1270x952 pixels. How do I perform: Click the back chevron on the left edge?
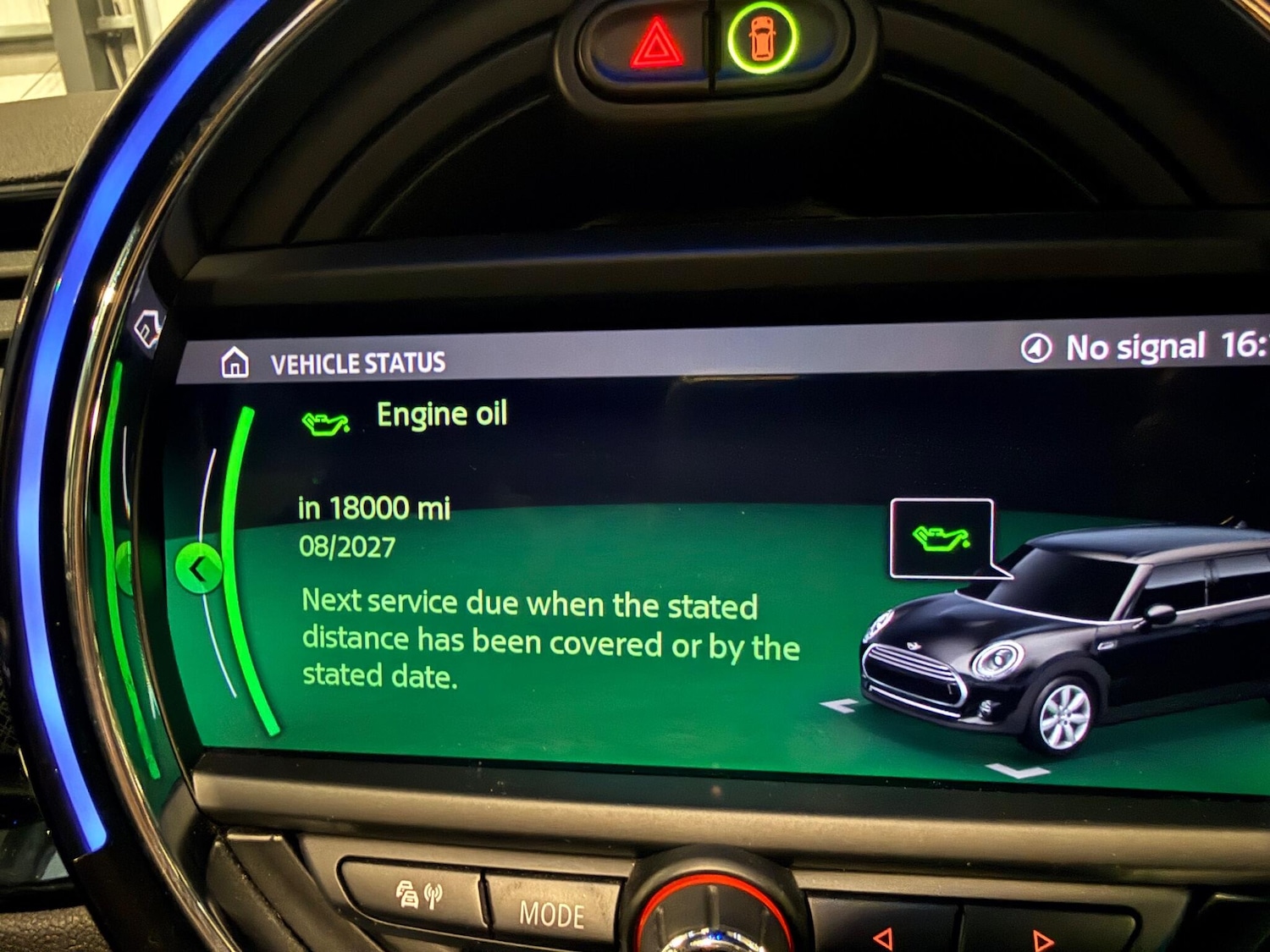(201, 568)
